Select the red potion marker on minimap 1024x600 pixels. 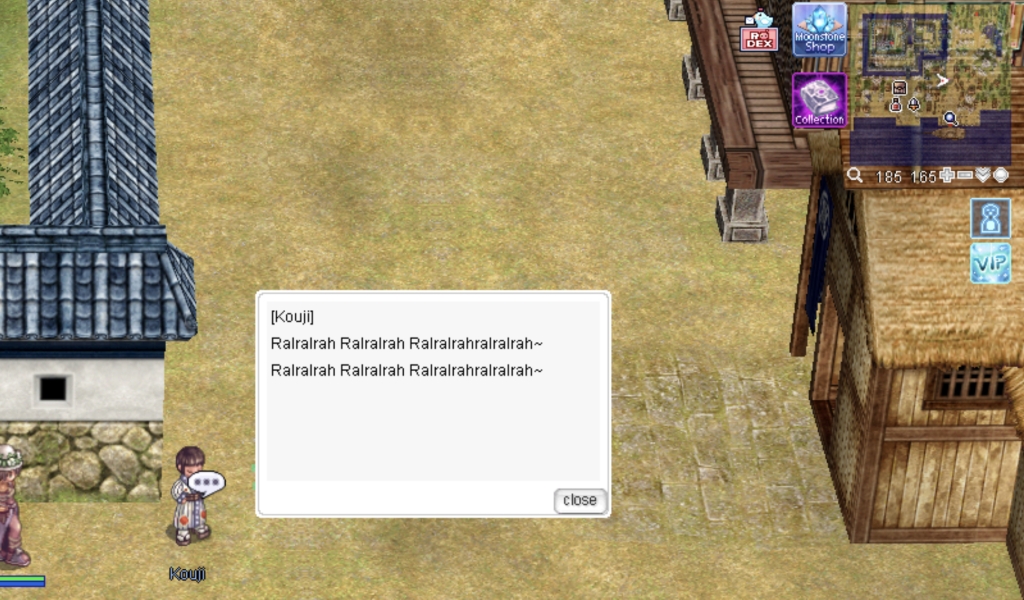(x=896, y=104)
